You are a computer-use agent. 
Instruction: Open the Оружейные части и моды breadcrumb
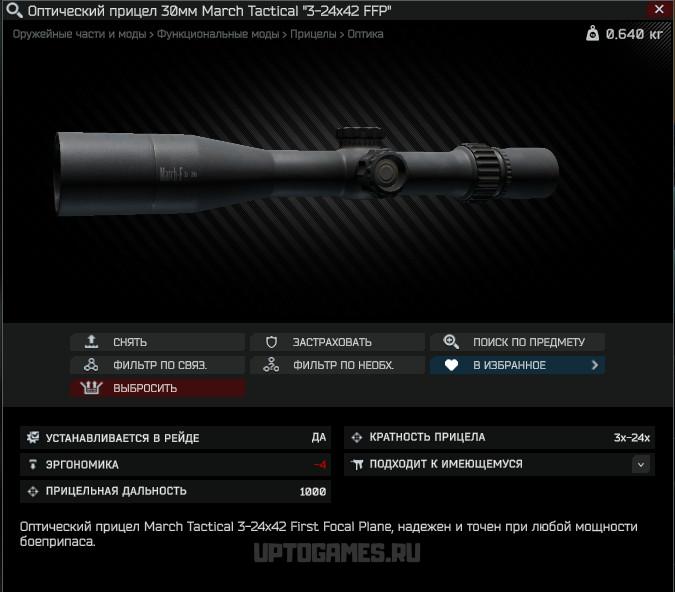(x=78, y=34)
